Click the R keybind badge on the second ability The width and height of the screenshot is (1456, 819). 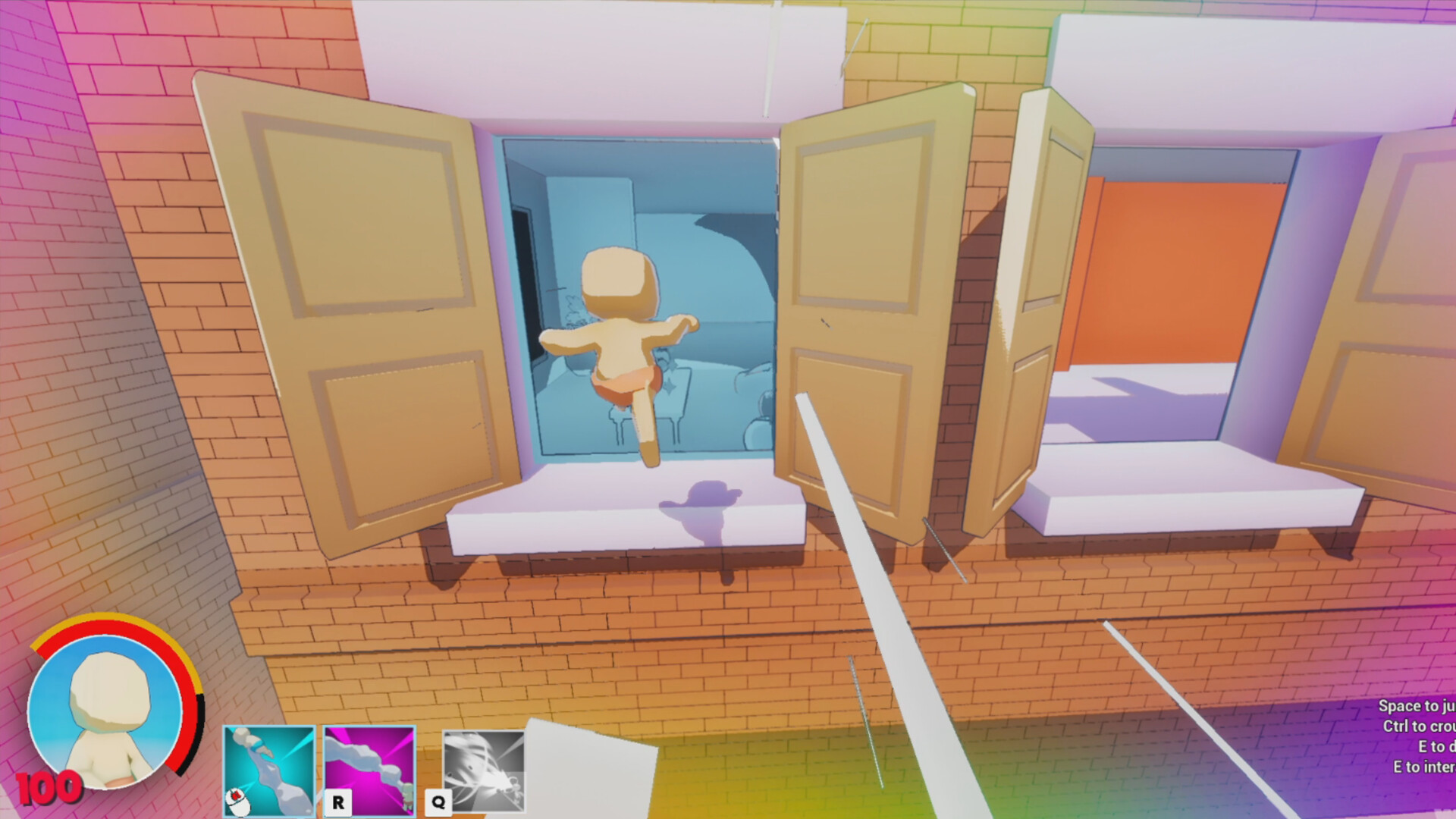click(x=338, y=800)
